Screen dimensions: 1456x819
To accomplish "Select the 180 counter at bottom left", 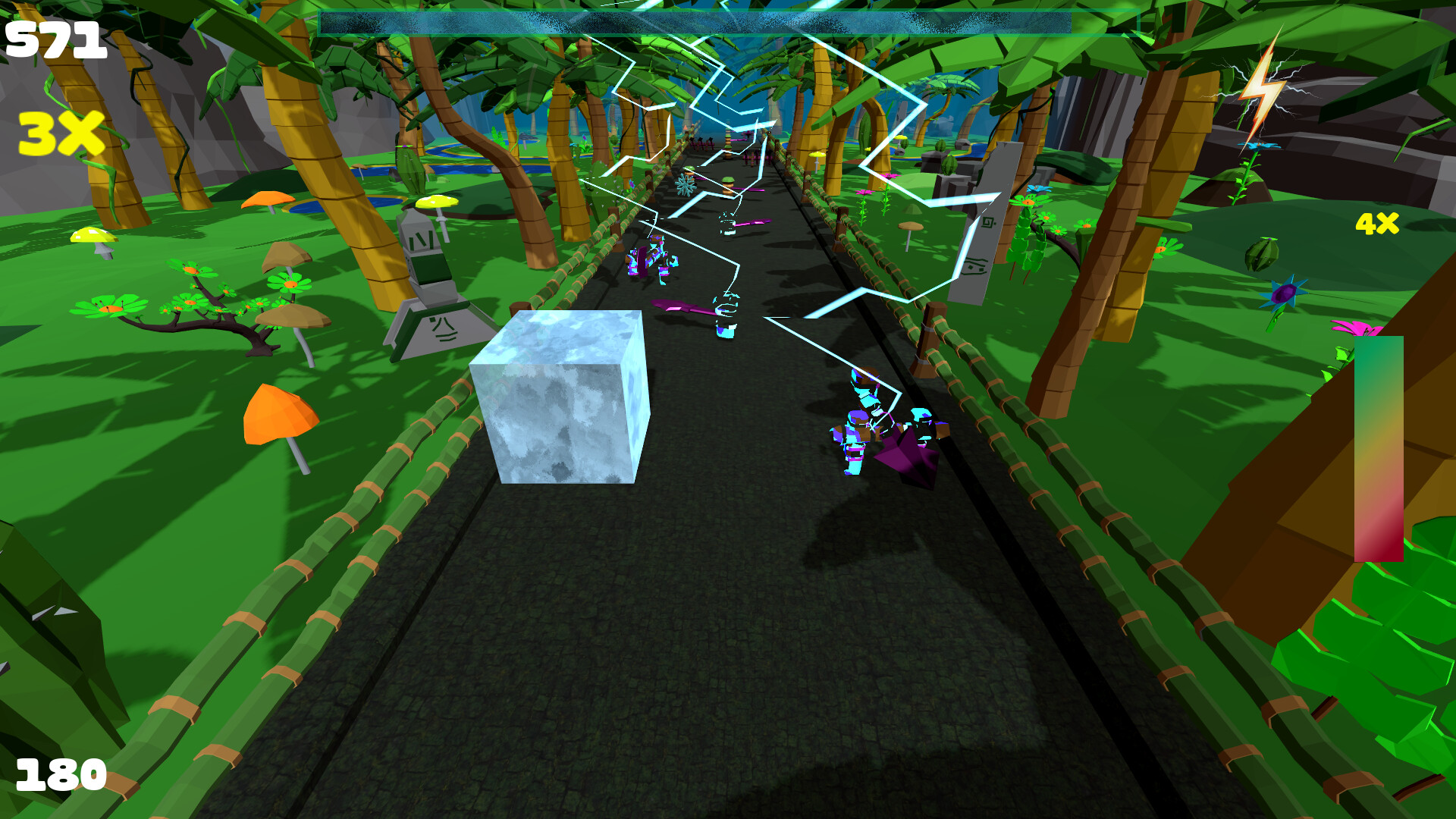I will tap(62, 775).
